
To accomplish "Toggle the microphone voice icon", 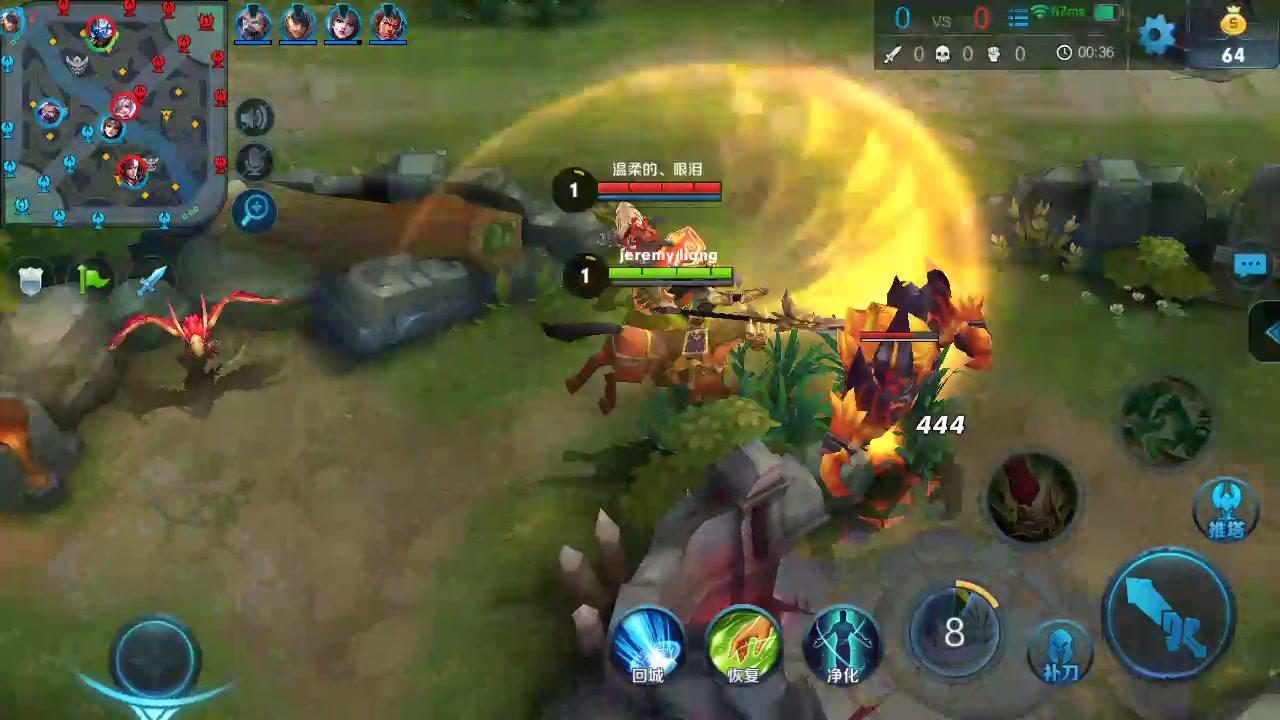I will 255,162.
